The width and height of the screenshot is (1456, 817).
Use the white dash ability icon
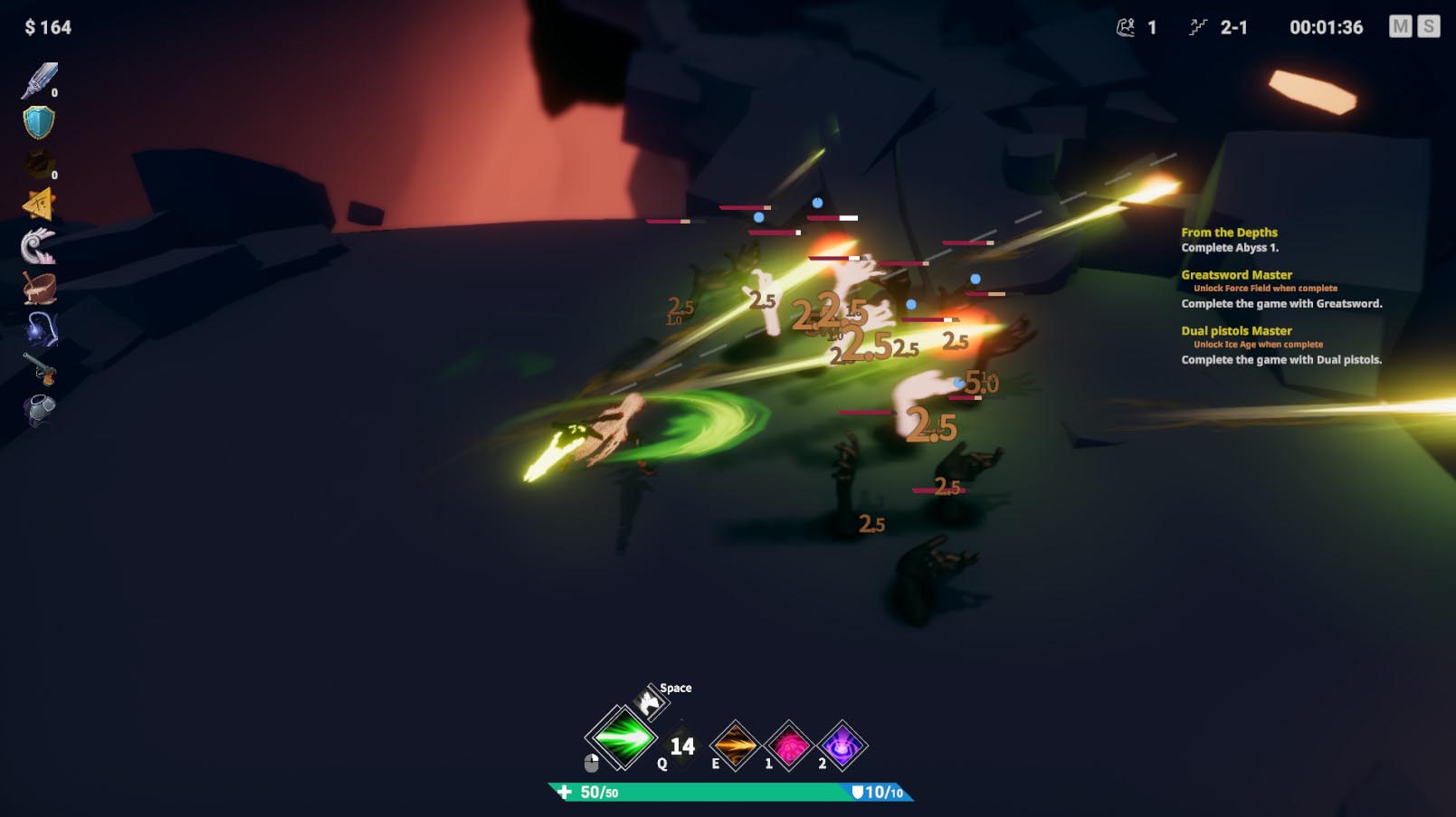[x=649, y=703]
